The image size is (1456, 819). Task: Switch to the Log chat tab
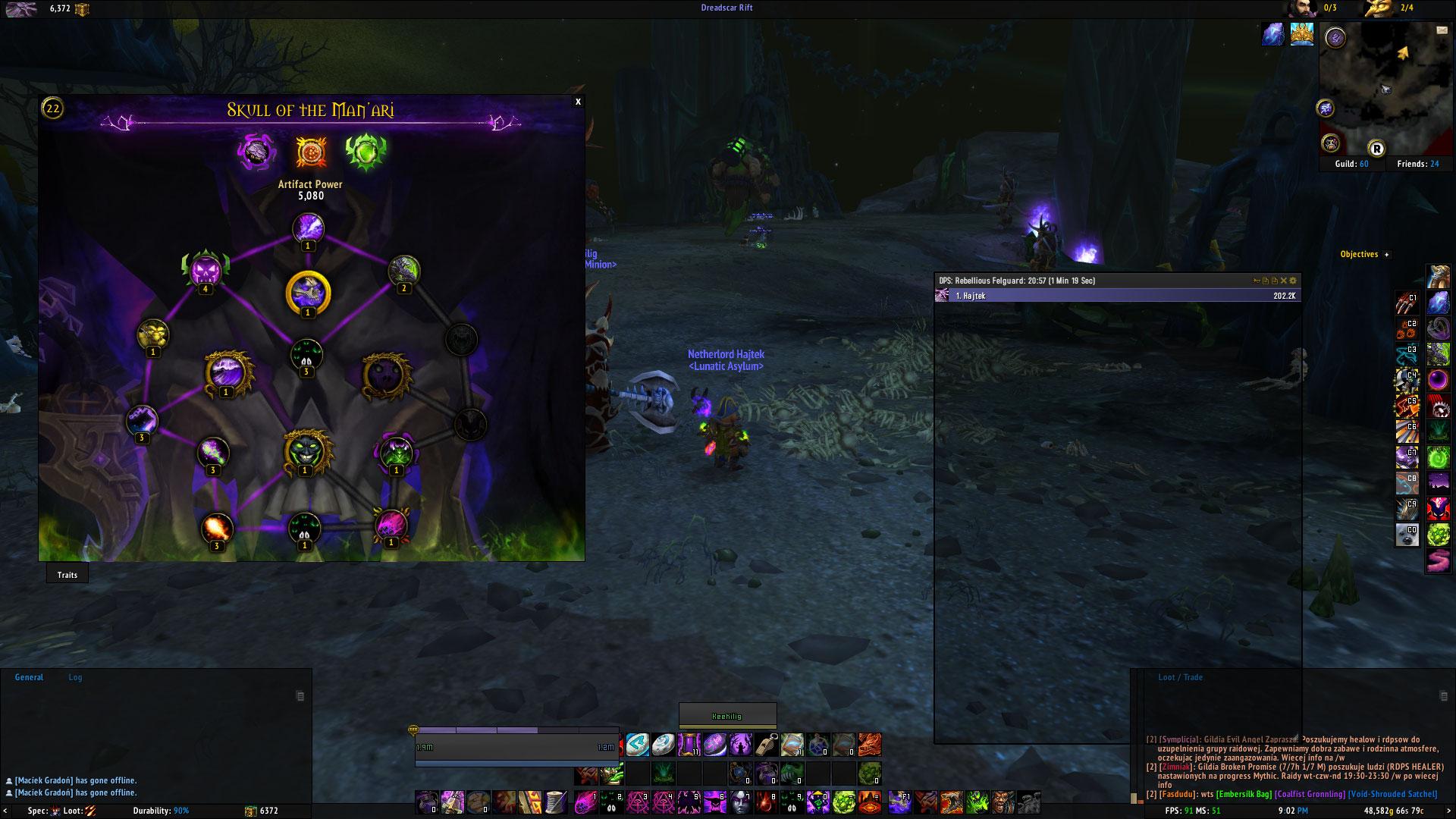tap(75, 677)
